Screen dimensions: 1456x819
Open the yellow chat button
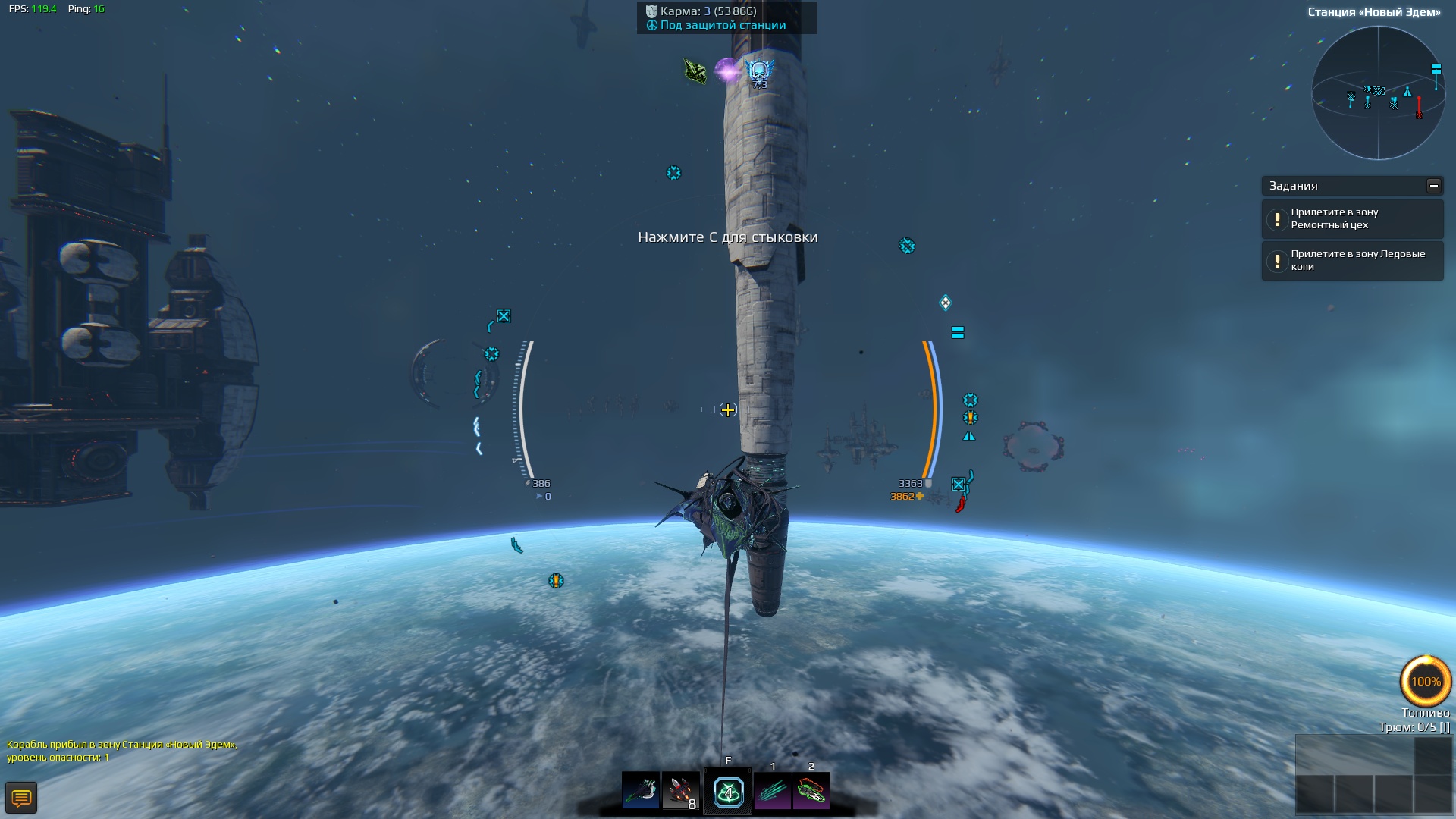[x=21, y=798]
